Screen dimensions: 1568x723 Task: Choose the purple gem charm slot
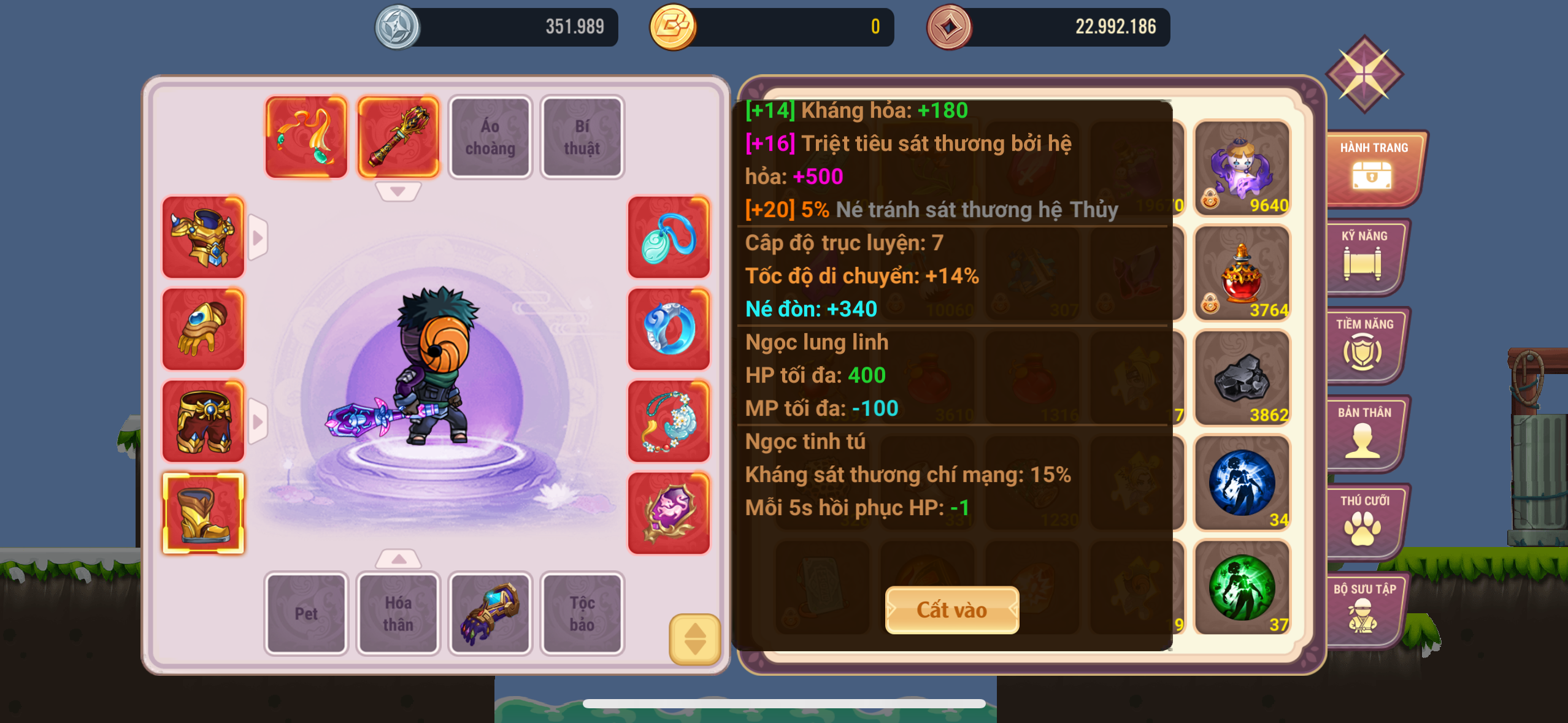(669, 513)
